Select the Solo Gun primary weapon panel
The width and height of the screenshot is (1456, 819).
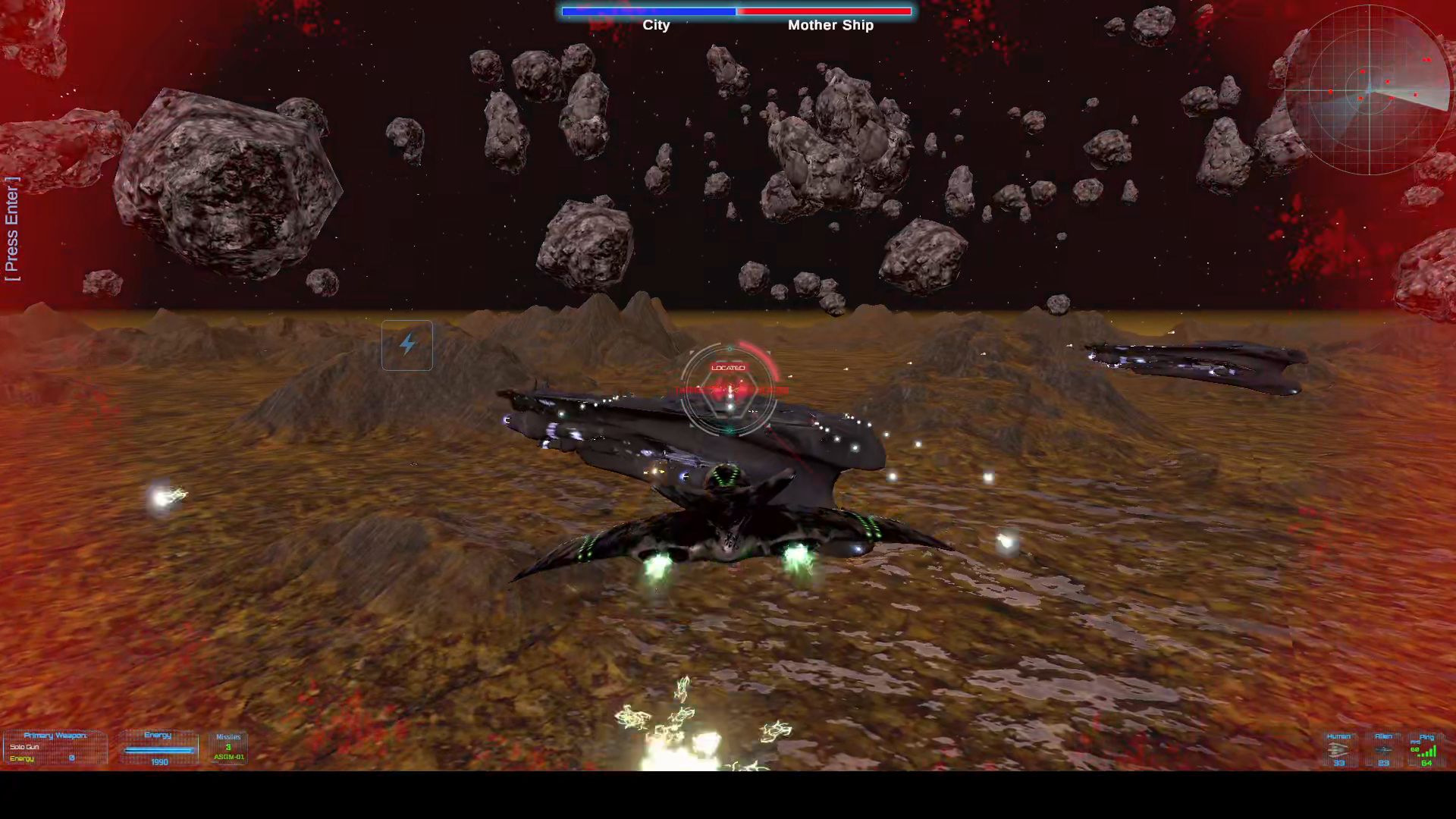coord(55,748)
